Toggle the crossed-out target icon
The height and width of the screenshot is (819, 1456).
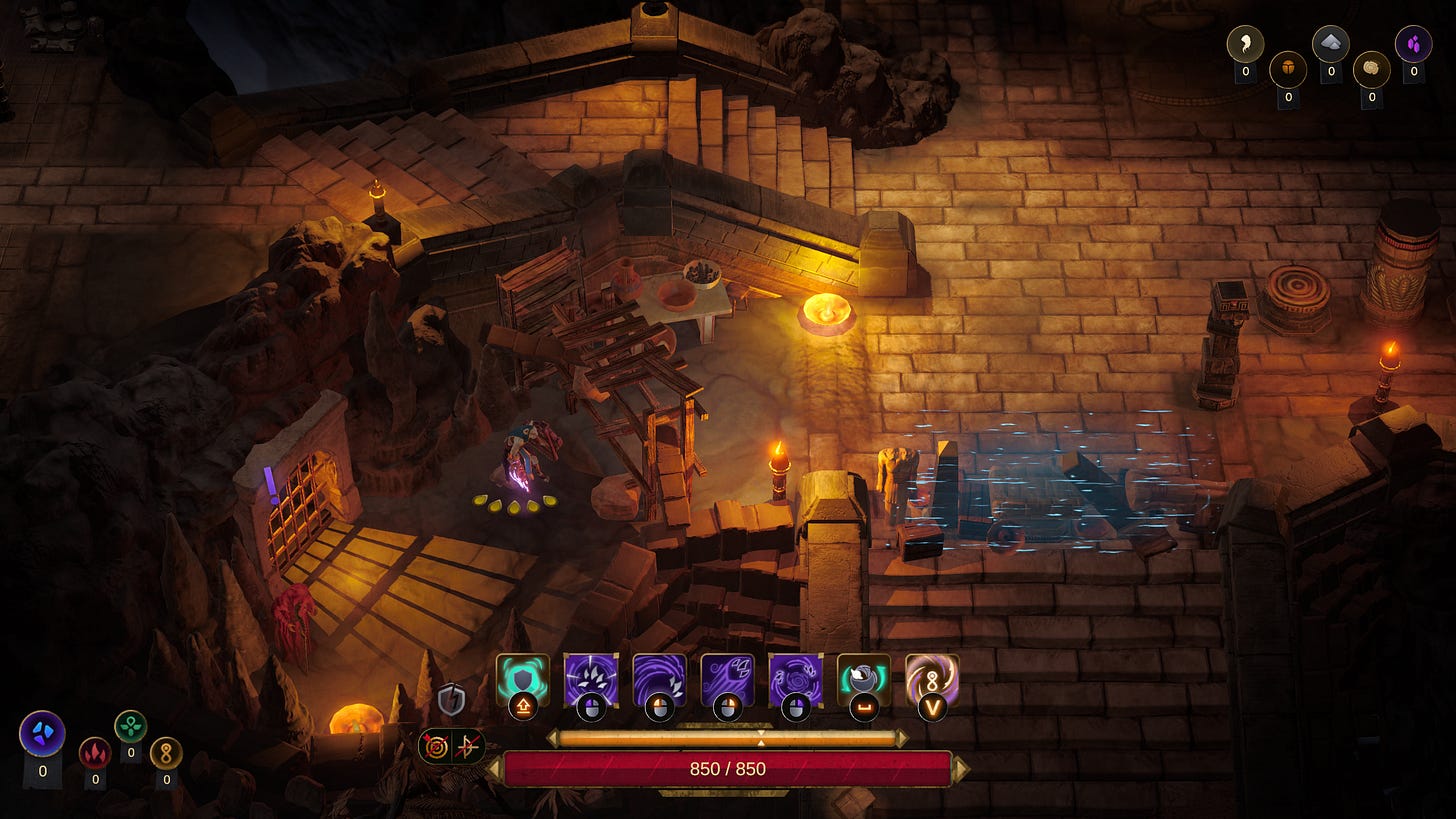coord(436,746)
